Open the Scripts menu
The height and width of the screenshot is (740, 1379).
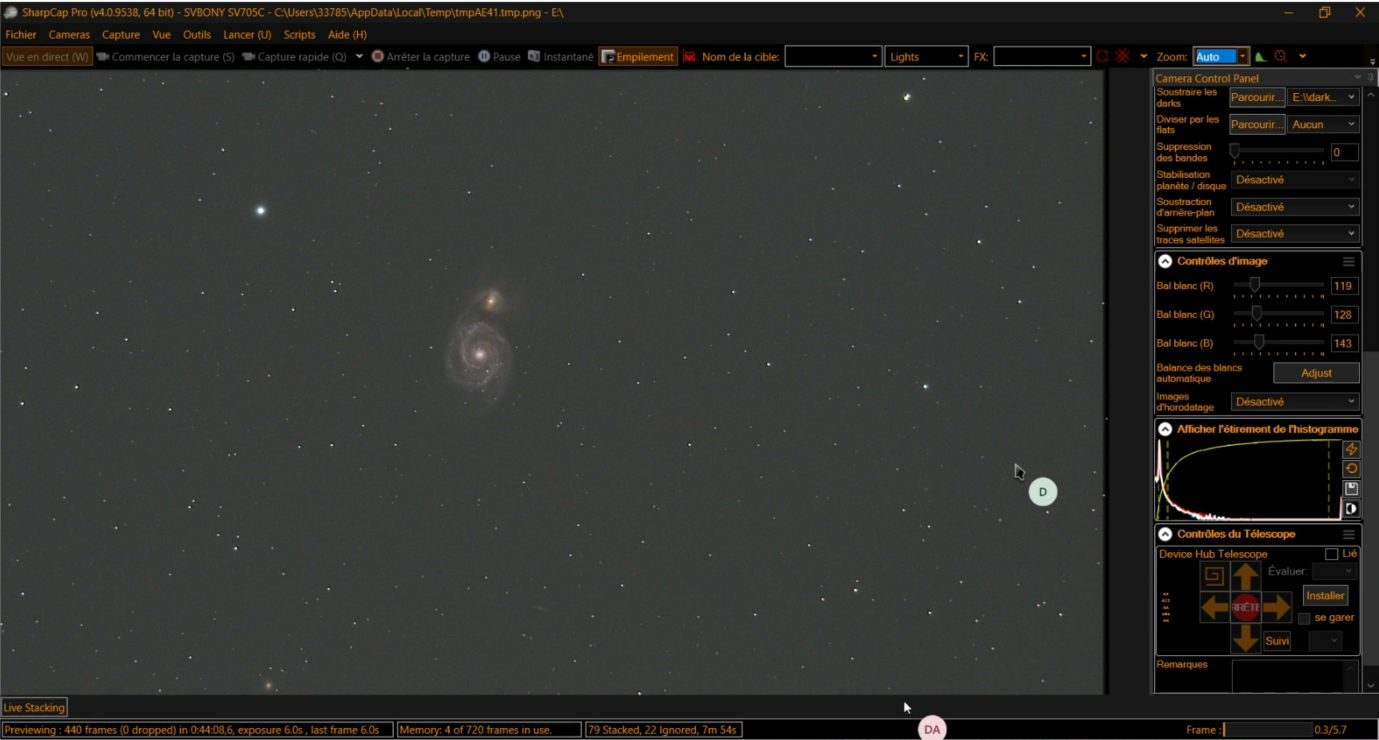tap(299, 35)
